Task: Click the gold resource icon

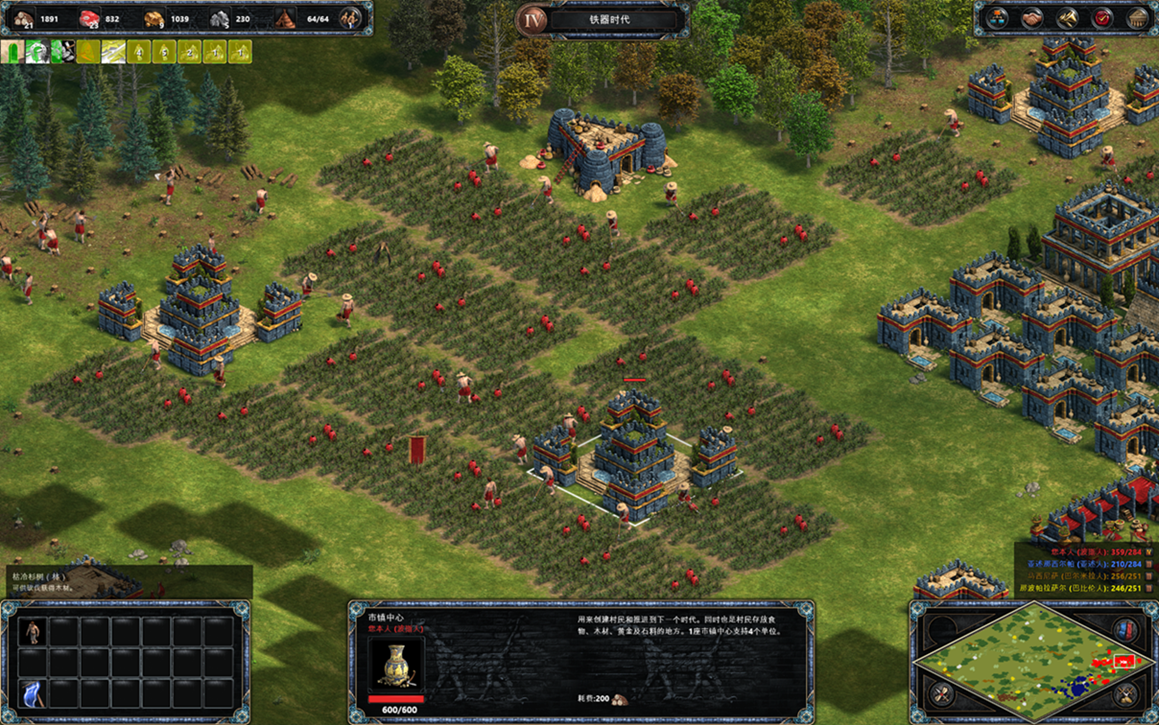Action: [x=154, y=18]
